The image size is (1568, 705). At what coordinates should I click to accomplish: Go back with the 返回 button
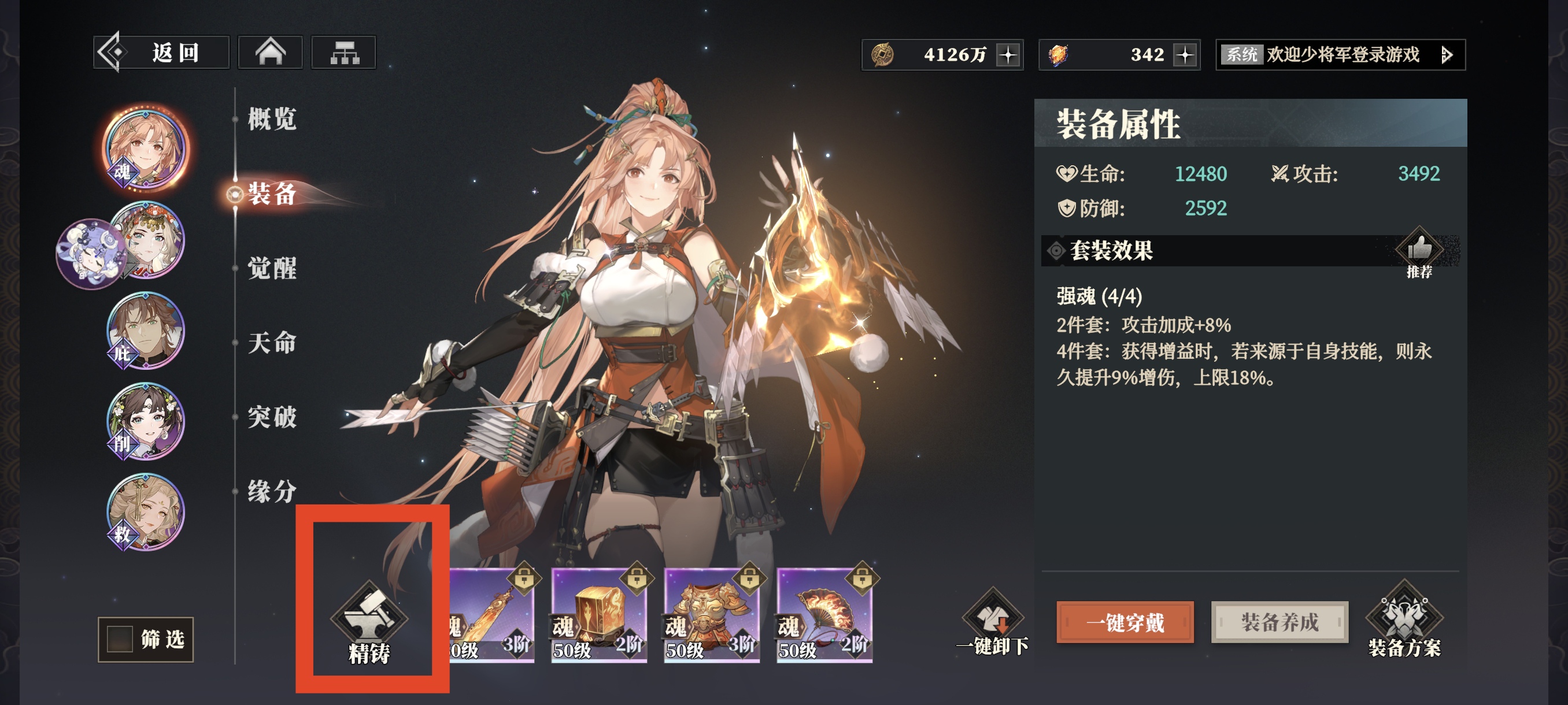pos(161,53)
